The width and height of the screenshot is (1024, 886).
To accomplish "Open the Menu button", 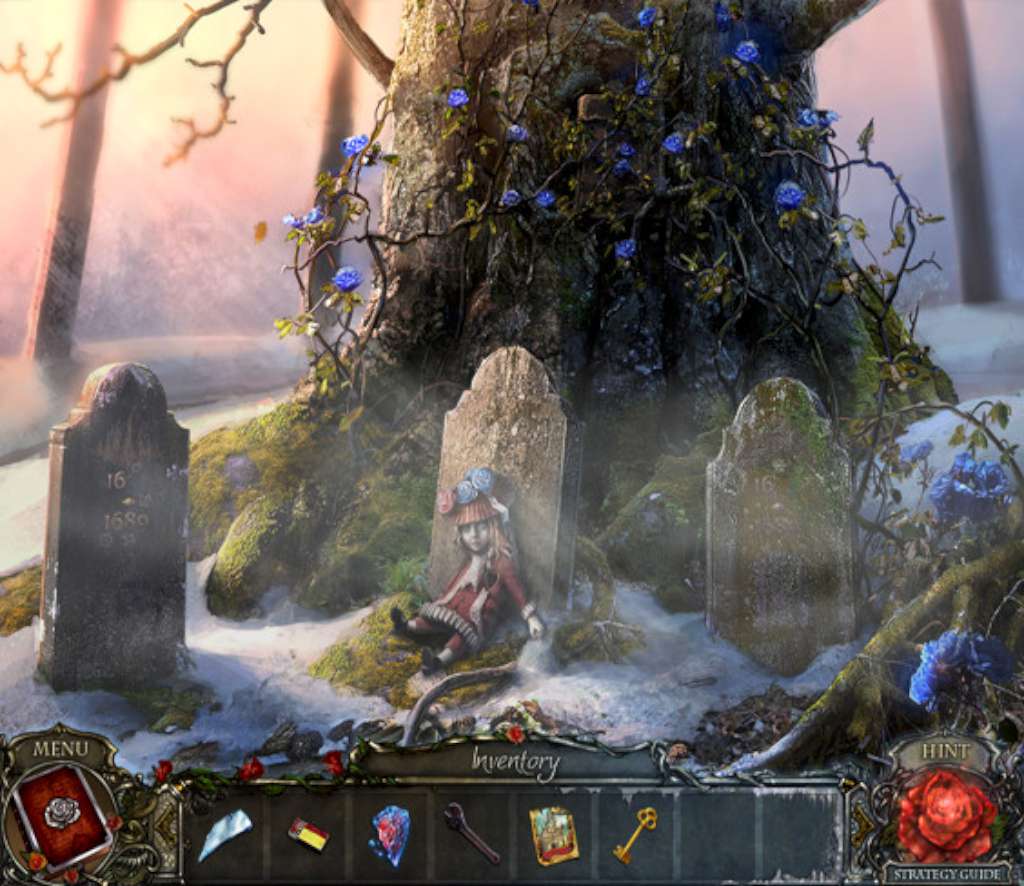I will pyautogui.click(x=60, y=748).
